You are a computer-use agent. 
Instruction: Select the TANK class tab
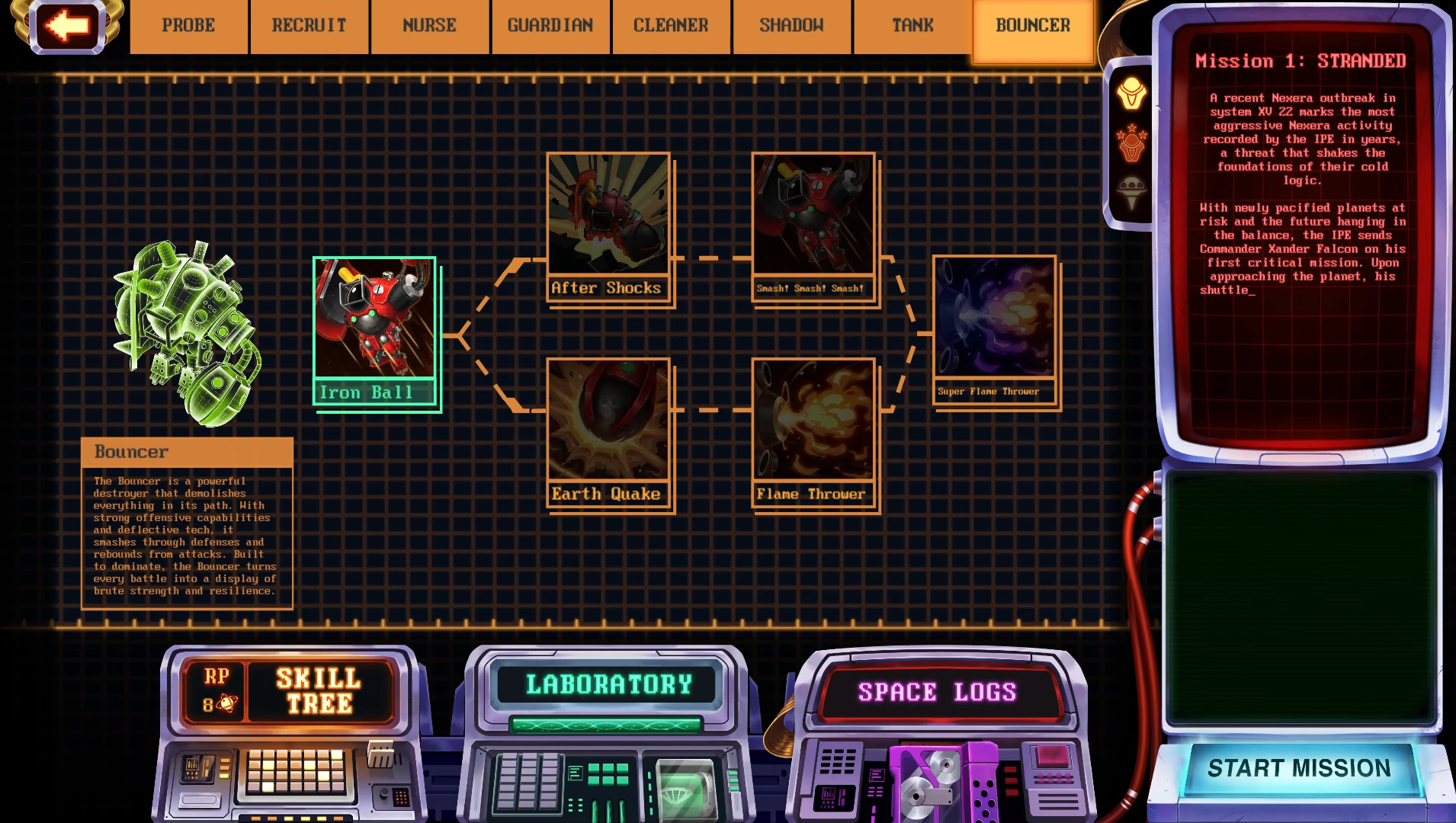[x=912, y=25]
